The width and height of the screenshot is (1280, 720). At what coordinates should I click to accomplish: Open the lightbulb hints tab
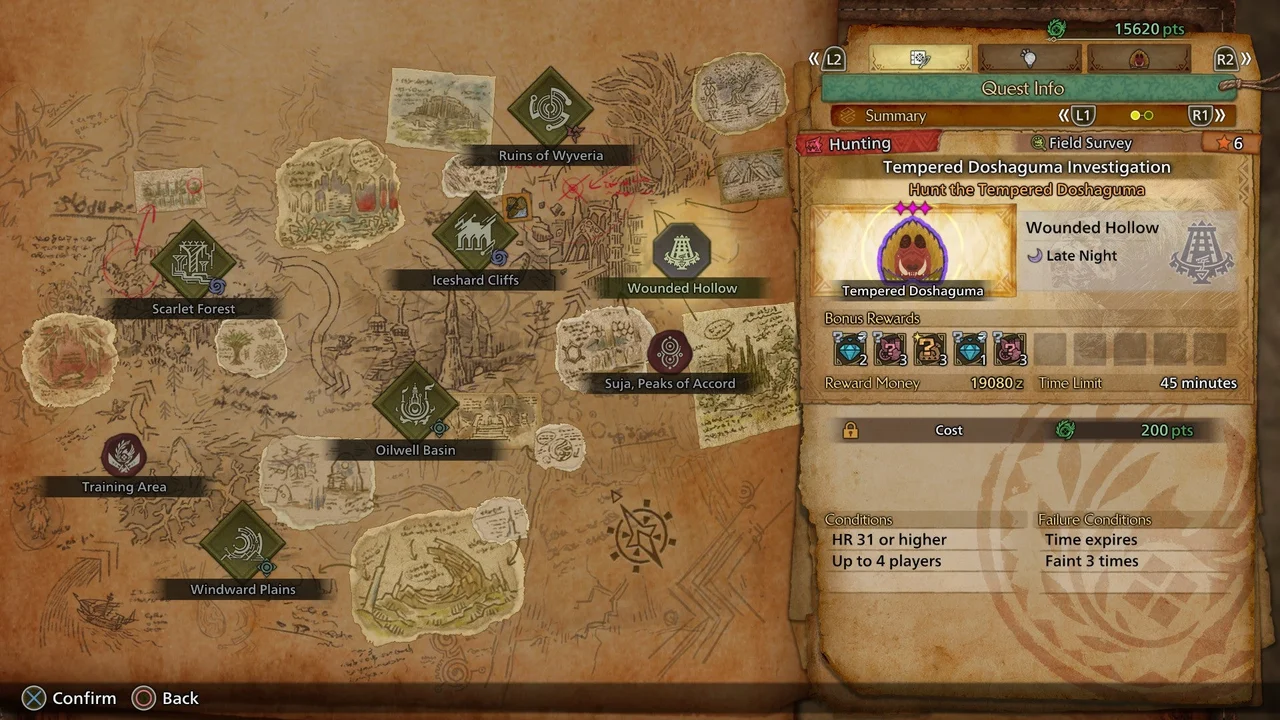[1029, 59]
